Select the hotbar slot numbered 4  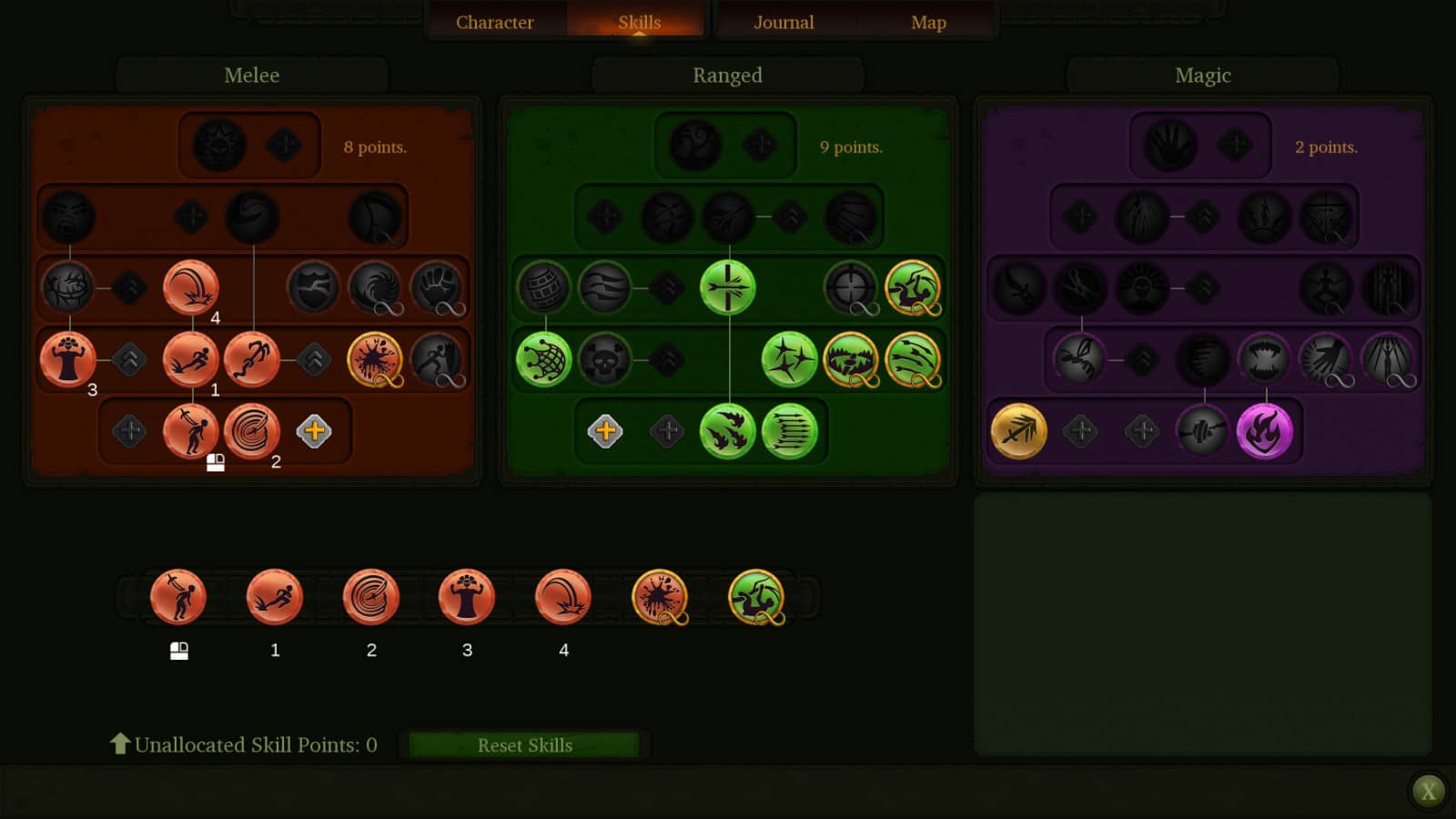(563, 598)
